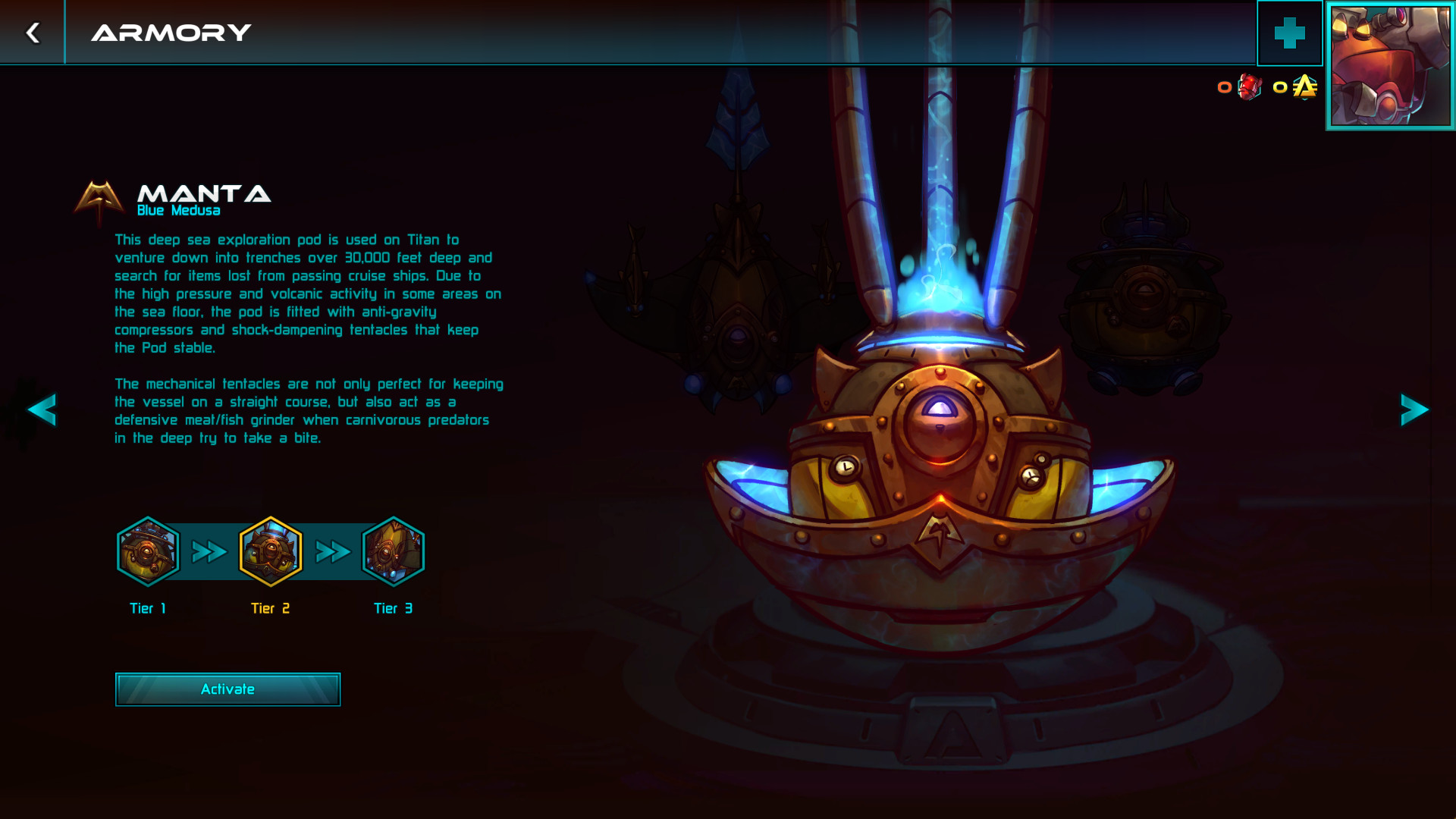Select the Tier 1 Blue Medusa hexagon icon
This screenshot has width=1456, height=819.
(148, 551)
